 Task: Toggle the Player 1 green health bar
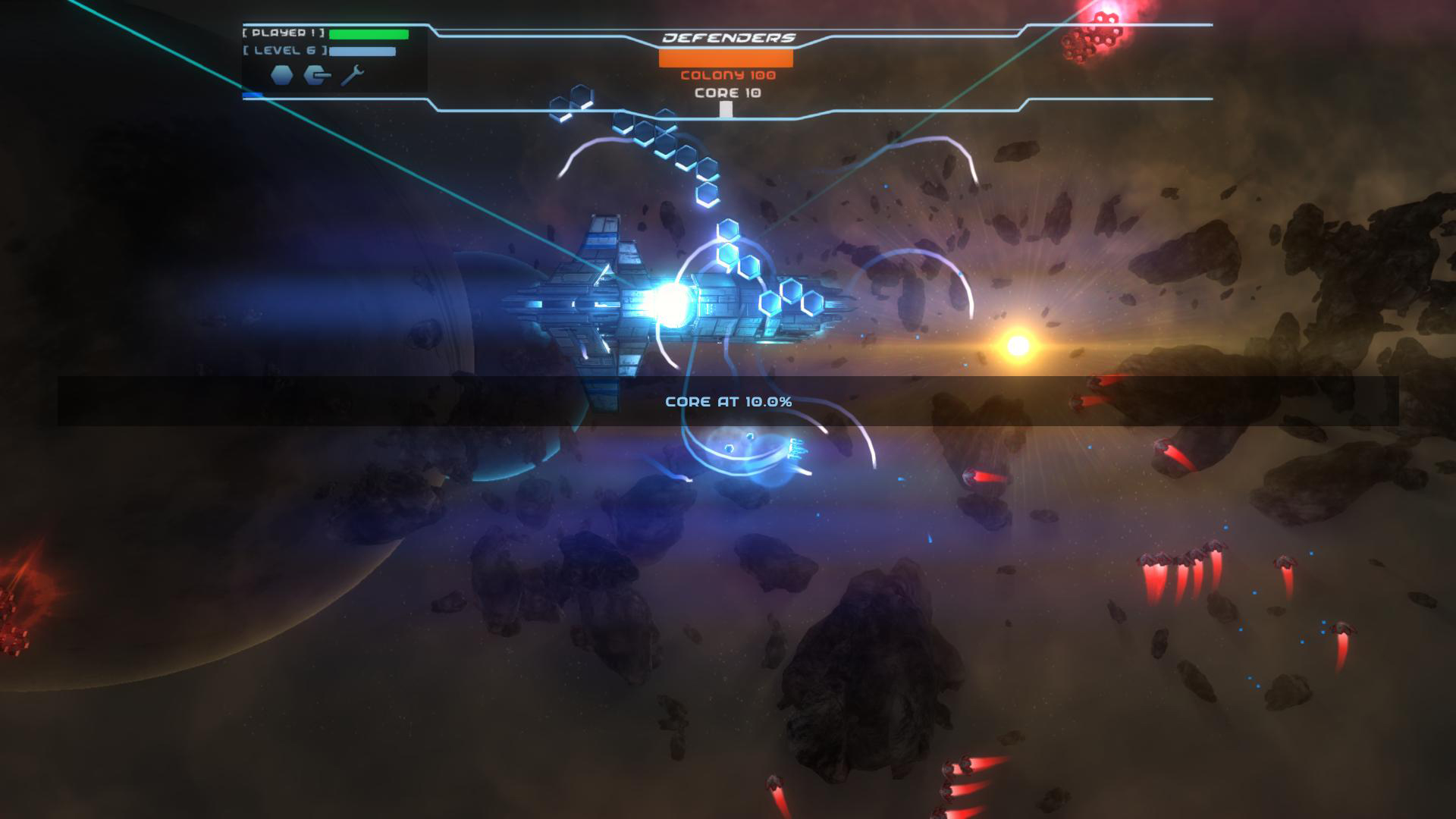point(368,33)
